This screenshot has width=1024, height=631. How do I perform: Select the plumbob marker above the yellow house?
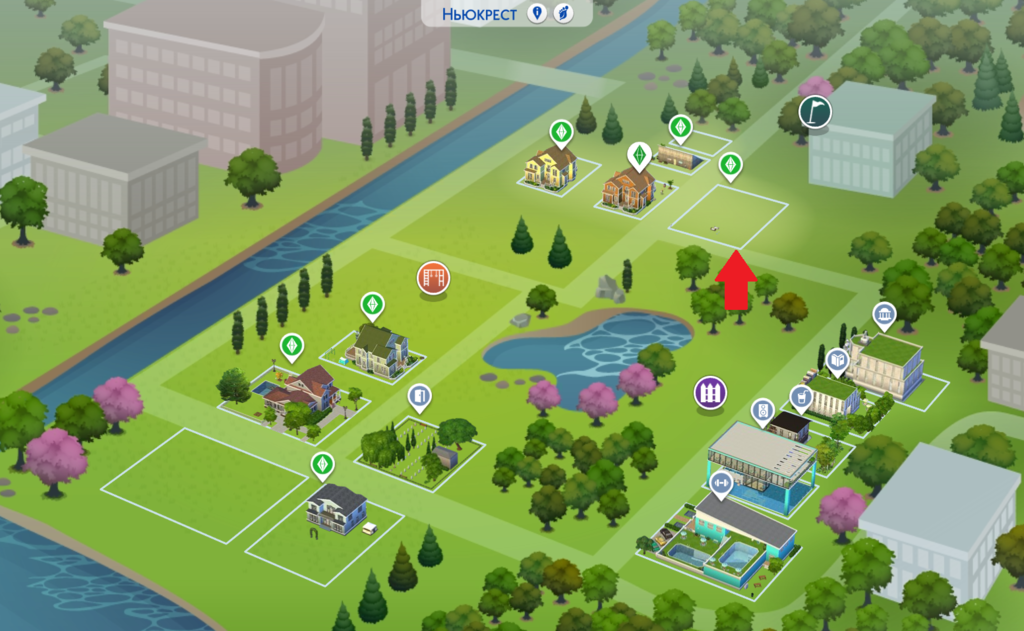click(x=561, y=131)
